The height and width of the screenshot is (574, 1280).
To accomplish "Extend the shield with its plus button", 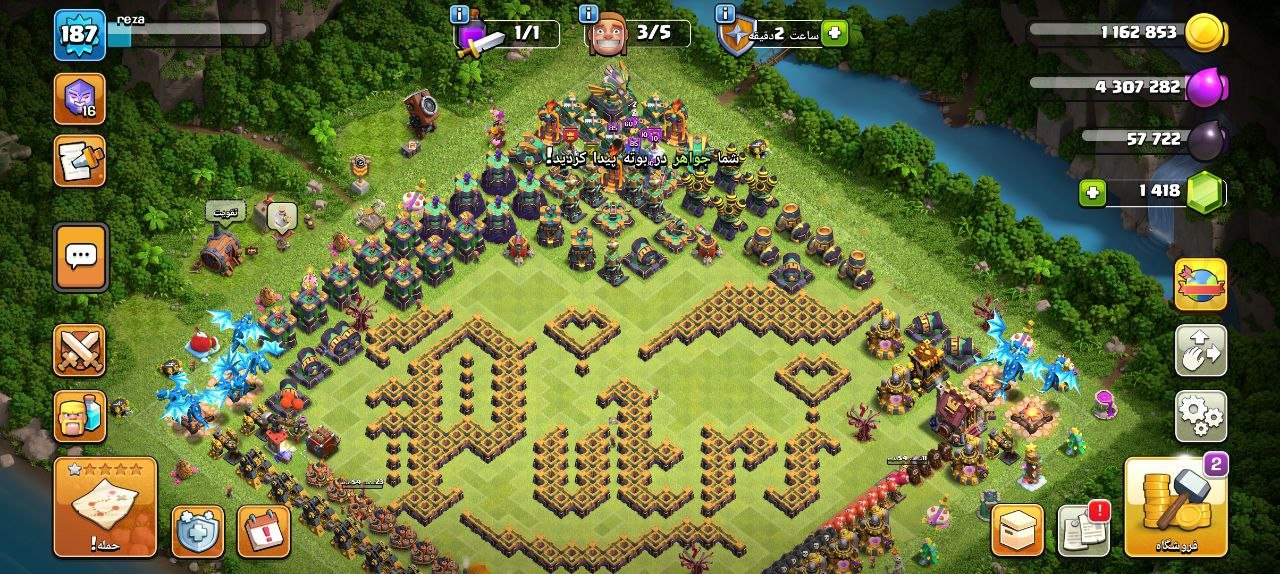I will (834, 34).
